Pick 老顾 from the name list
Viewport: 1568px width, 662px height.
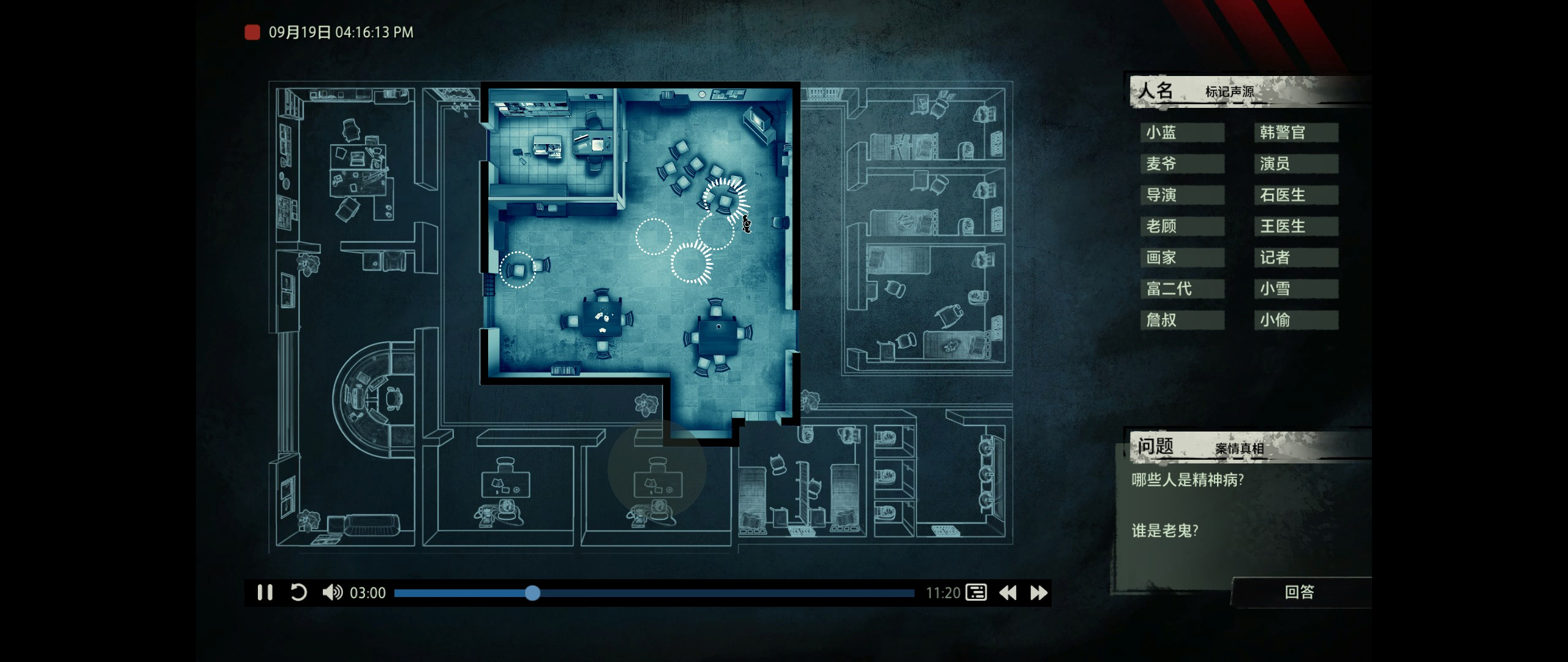[1182, 226]
